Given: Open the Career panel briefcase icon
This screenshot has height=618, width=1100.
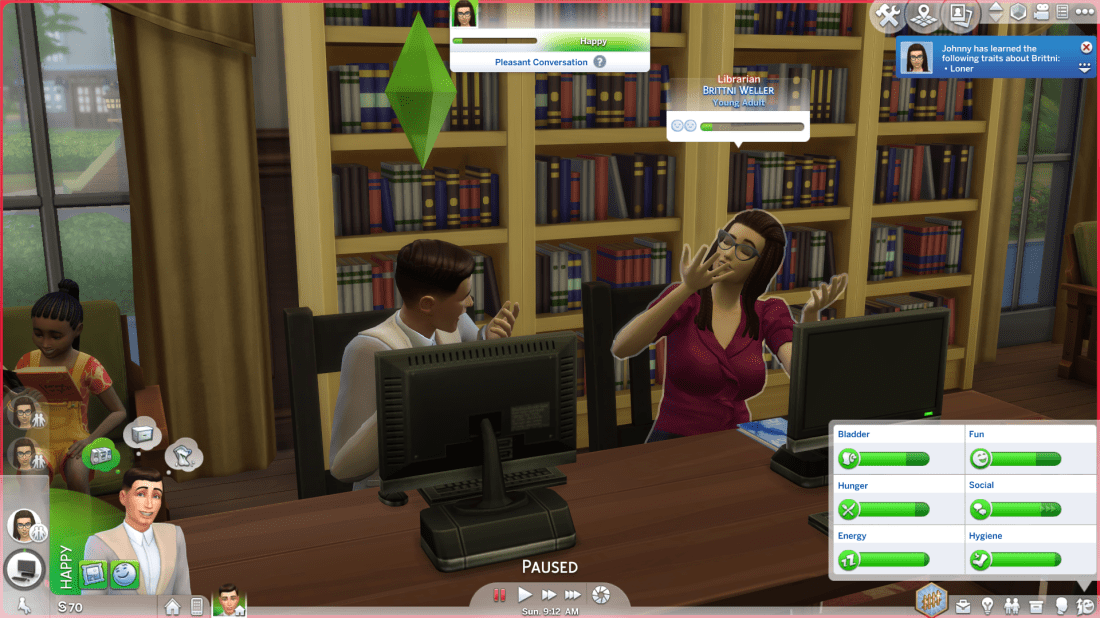Looking at the screenshot, I should [x=963, y=606].
